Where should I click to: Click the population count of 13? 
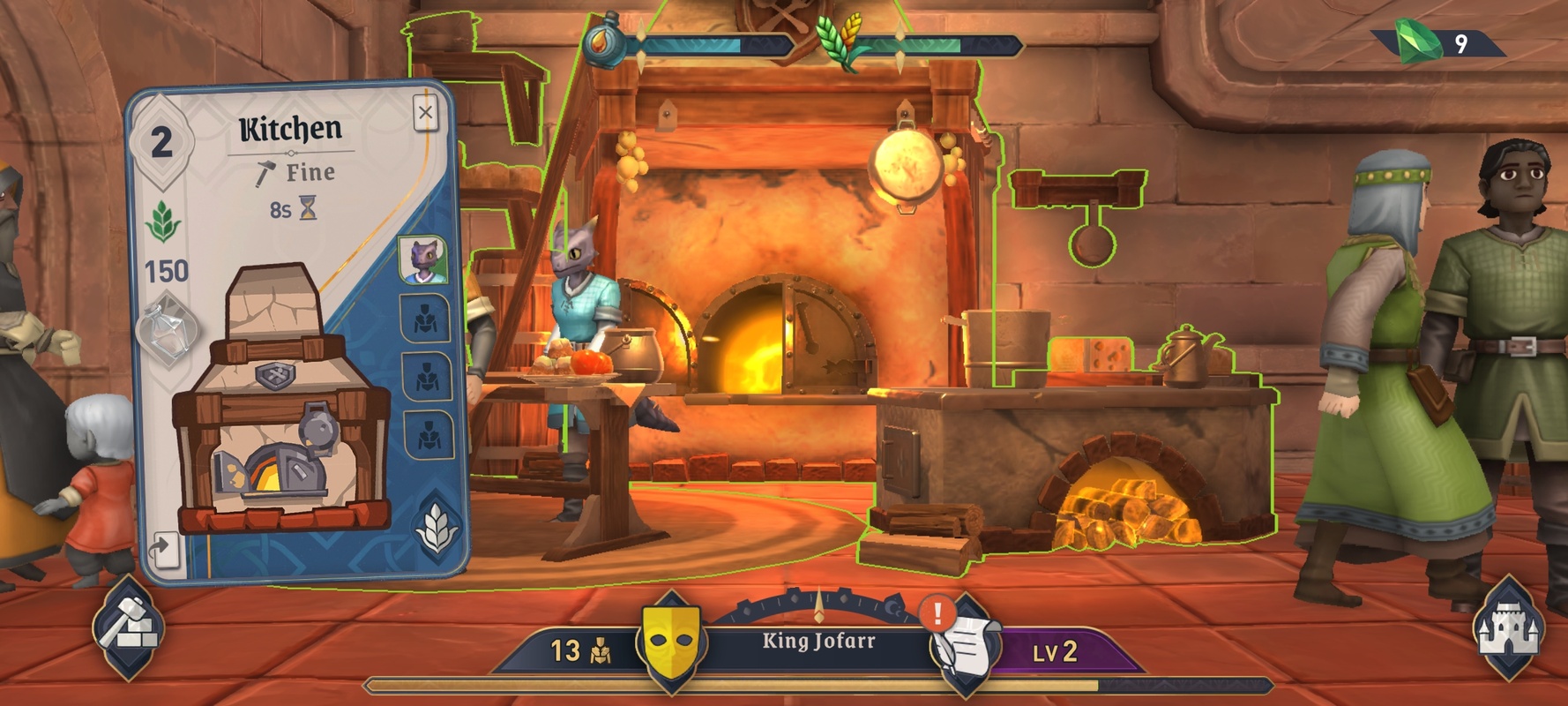point(579,651)
